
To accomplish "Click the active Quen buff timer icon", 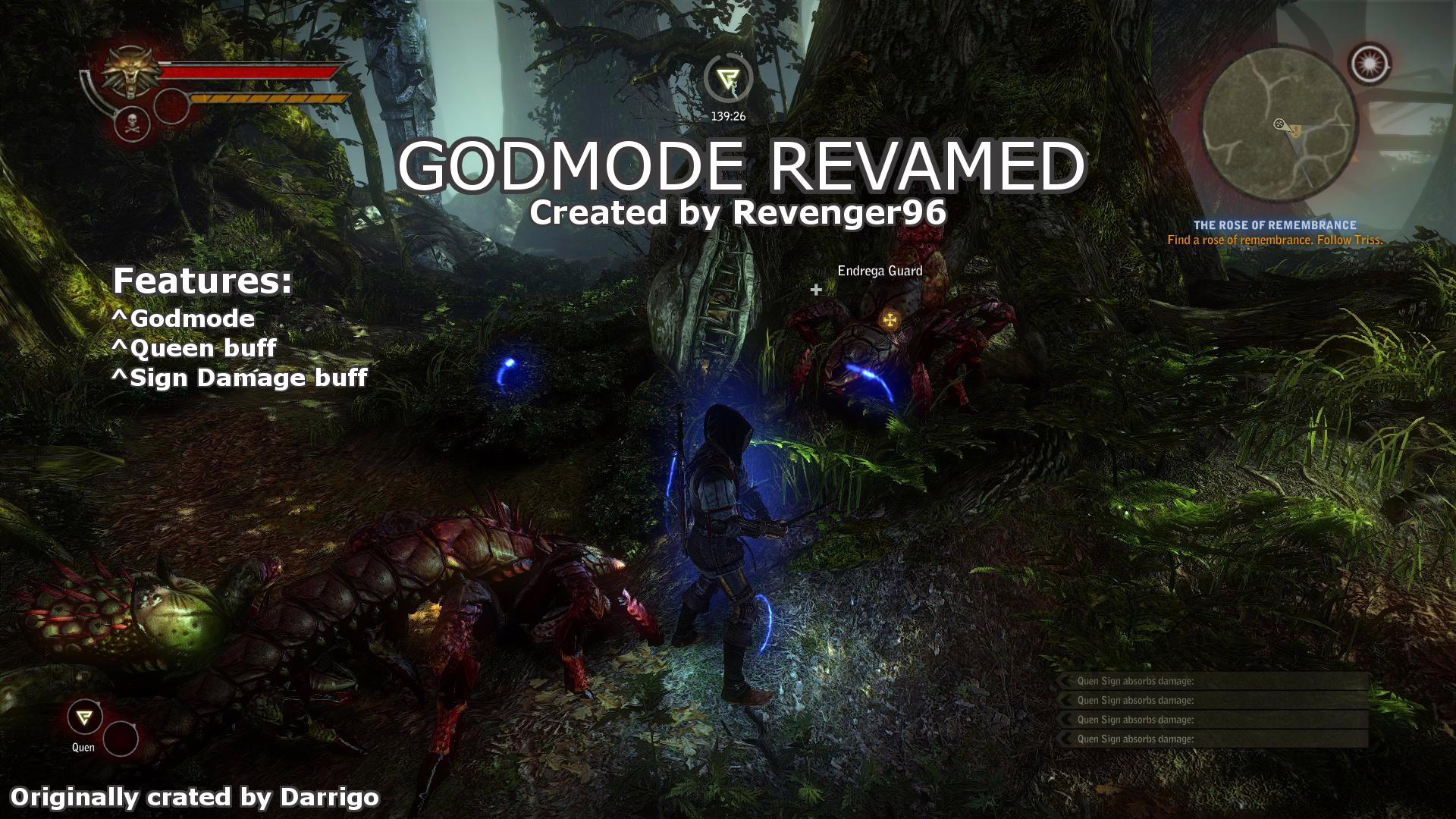I will coord(727,78).
